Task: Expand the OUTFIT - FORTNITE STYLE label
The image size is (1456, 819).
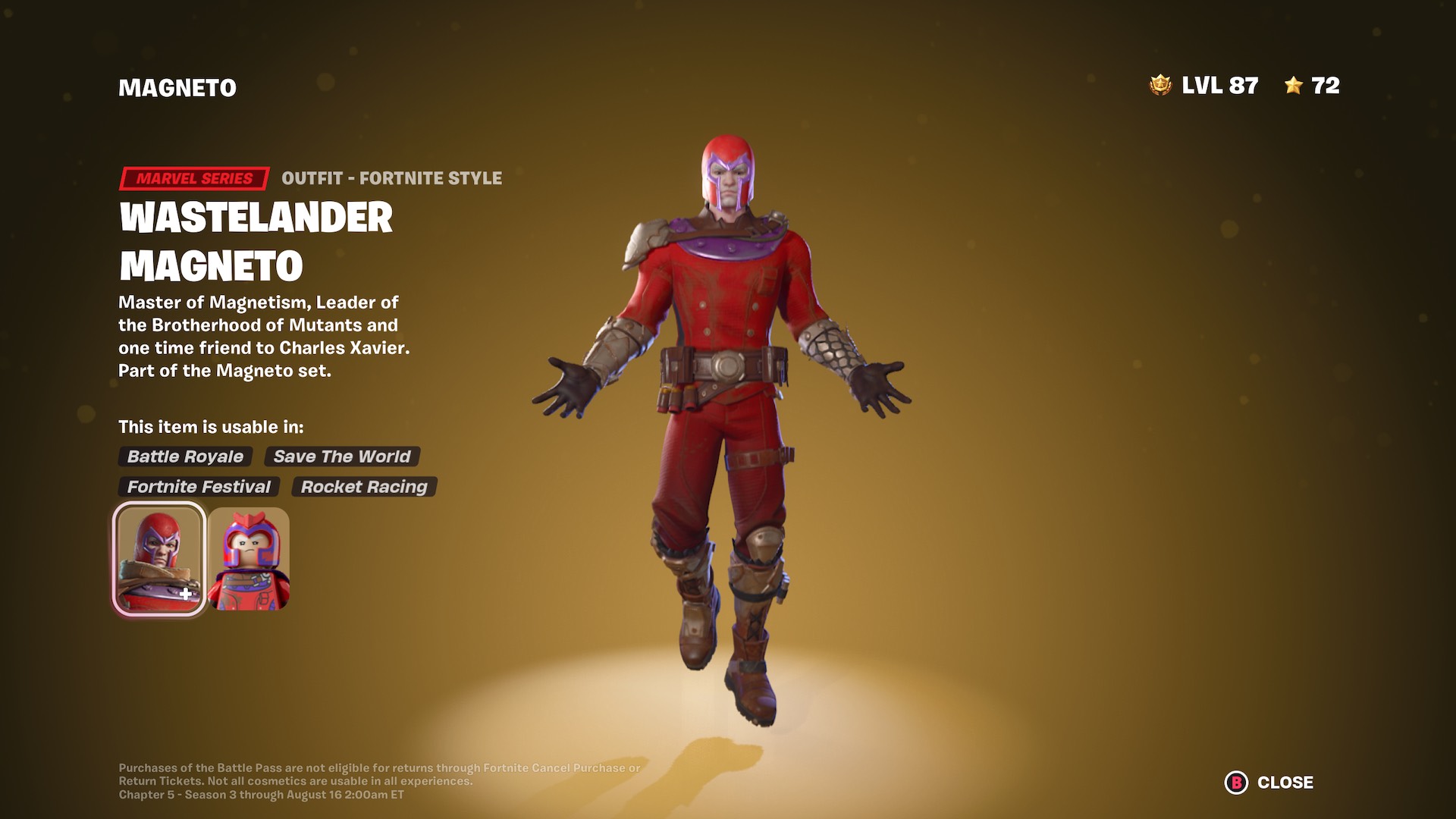Action: 391,178
